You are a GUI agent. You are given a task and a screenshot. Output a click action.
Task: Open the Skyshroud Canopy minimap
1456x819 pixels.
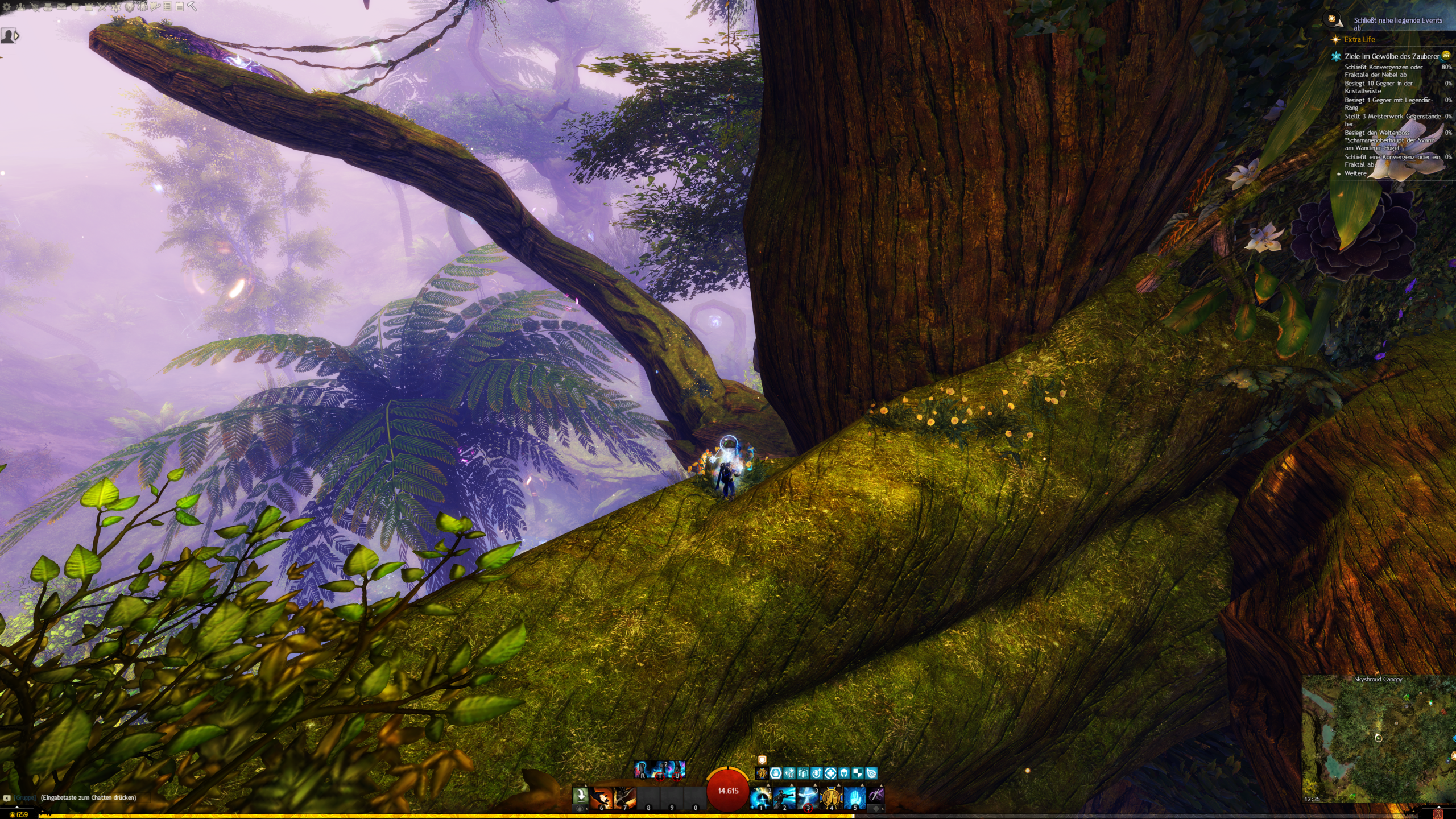(x=1378, y=738)
